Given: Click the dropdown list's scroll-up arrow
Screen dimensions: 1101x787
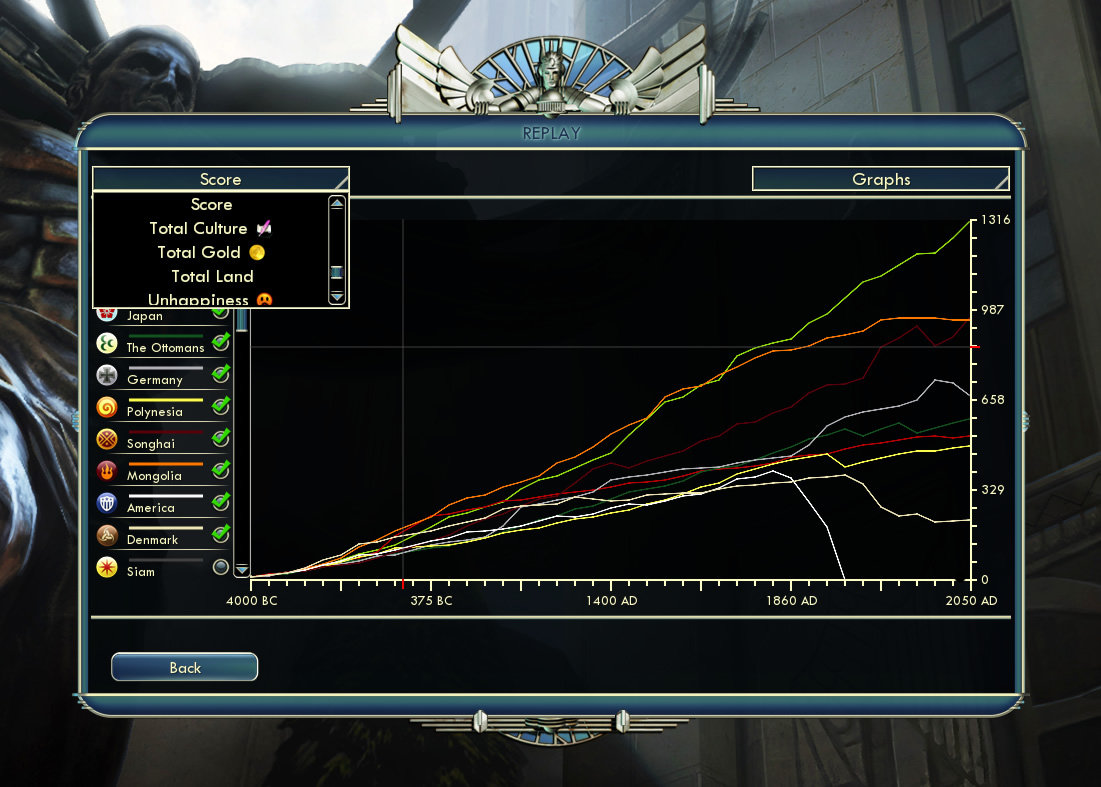Looking at the screenshot, I should (337, 204).
